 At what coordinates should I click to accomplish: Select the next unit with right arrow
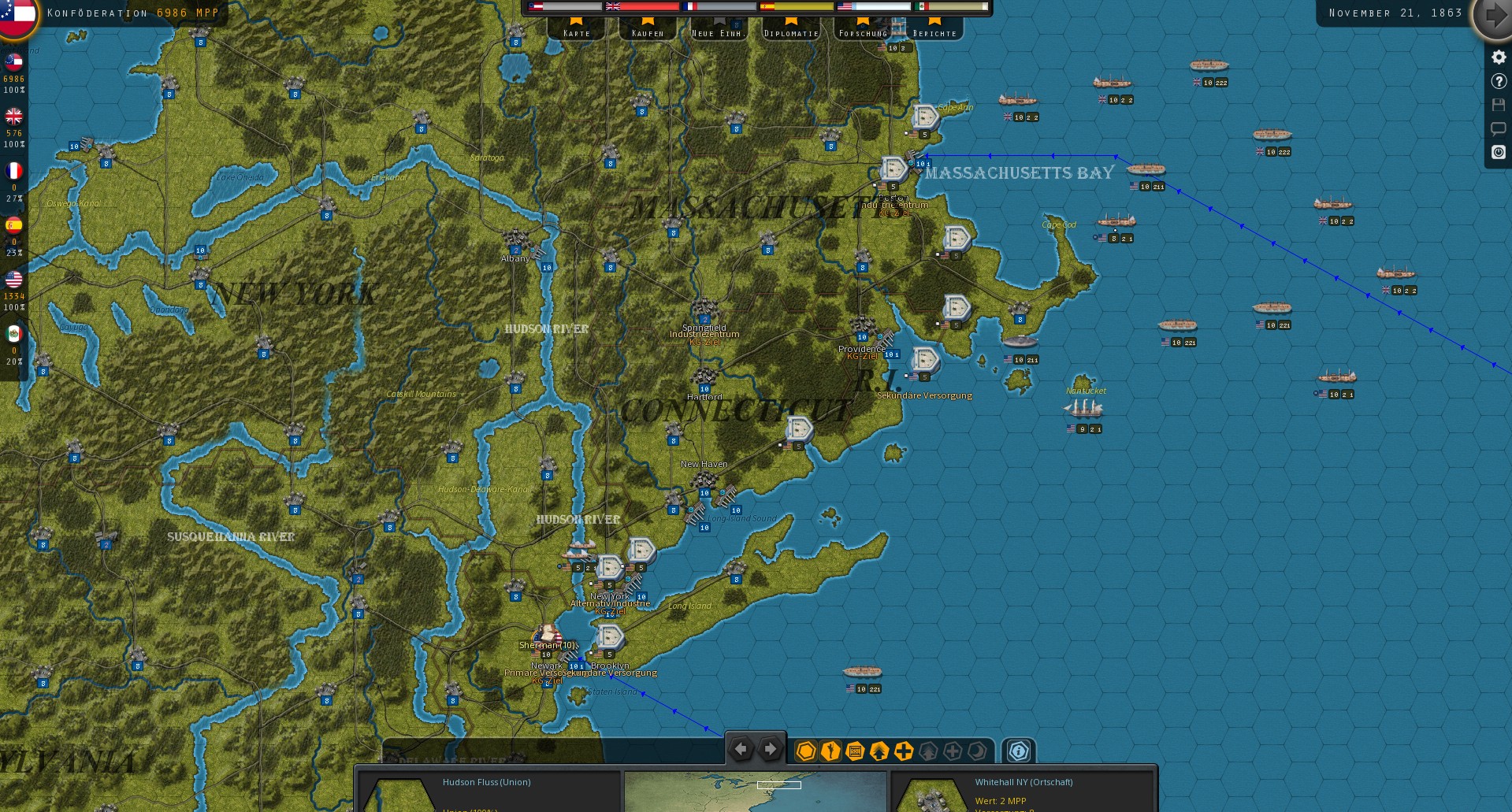pyautogui.click(x=770, y=750)
